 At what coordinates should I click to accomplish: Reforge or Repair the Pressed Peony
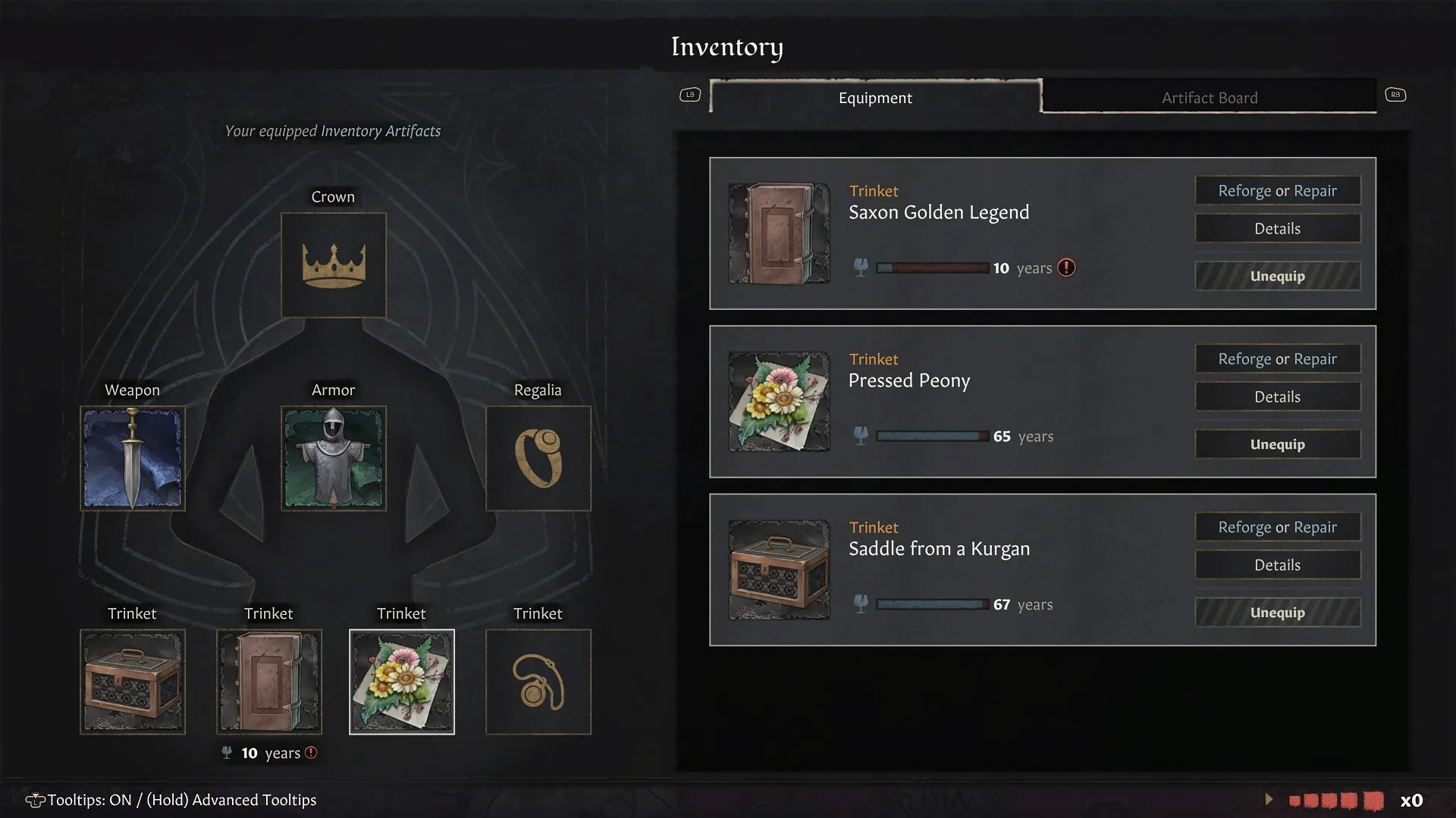[1277, 359]
